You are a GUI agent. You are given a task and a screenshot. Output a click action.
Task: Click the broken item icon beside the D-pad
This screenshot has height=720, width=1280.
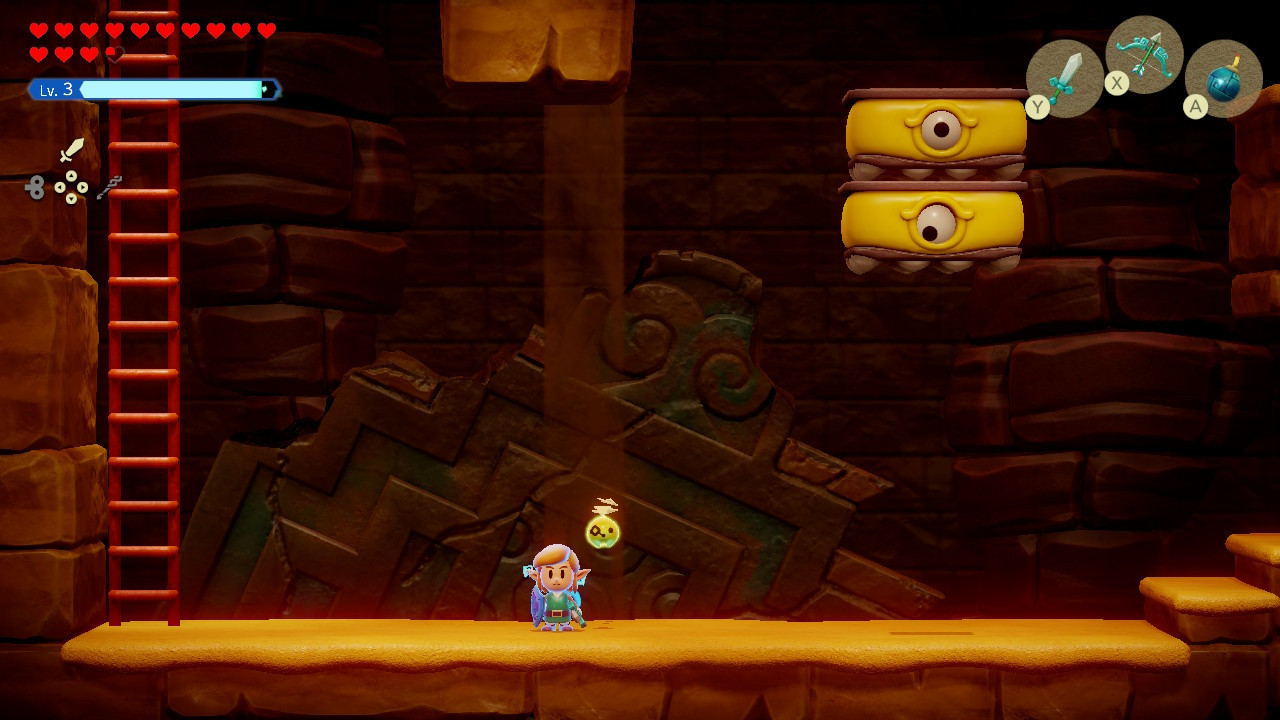(110, 188)
